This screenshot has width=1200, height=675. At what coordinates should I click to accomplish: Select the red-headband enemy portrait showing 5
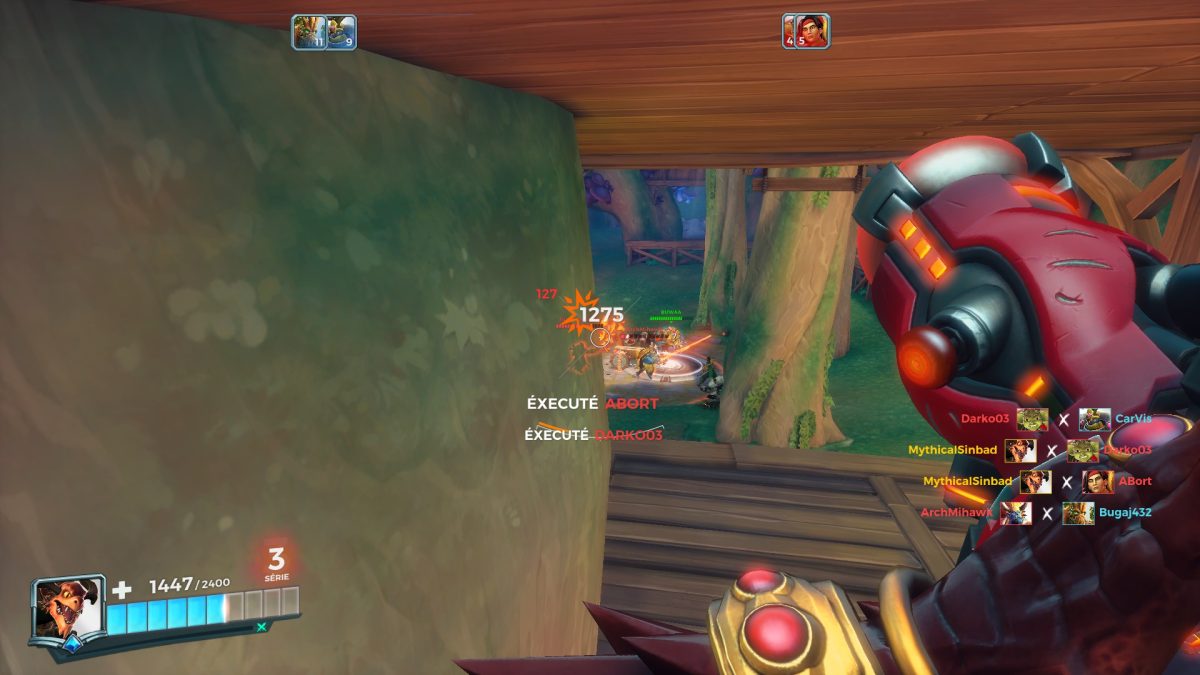pyautogui.click(x=806, y=31)
